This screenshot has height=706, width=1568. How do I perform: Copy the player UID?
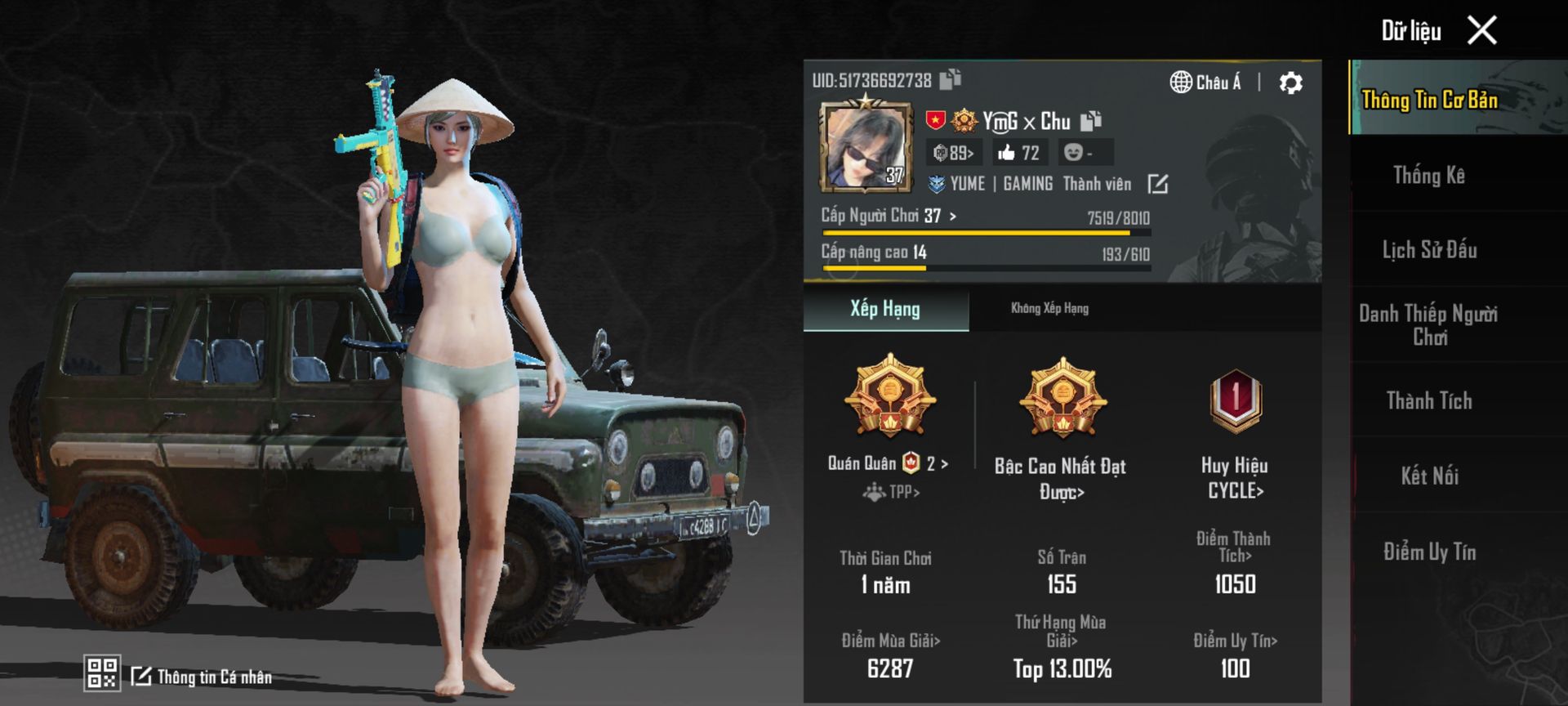950,79
